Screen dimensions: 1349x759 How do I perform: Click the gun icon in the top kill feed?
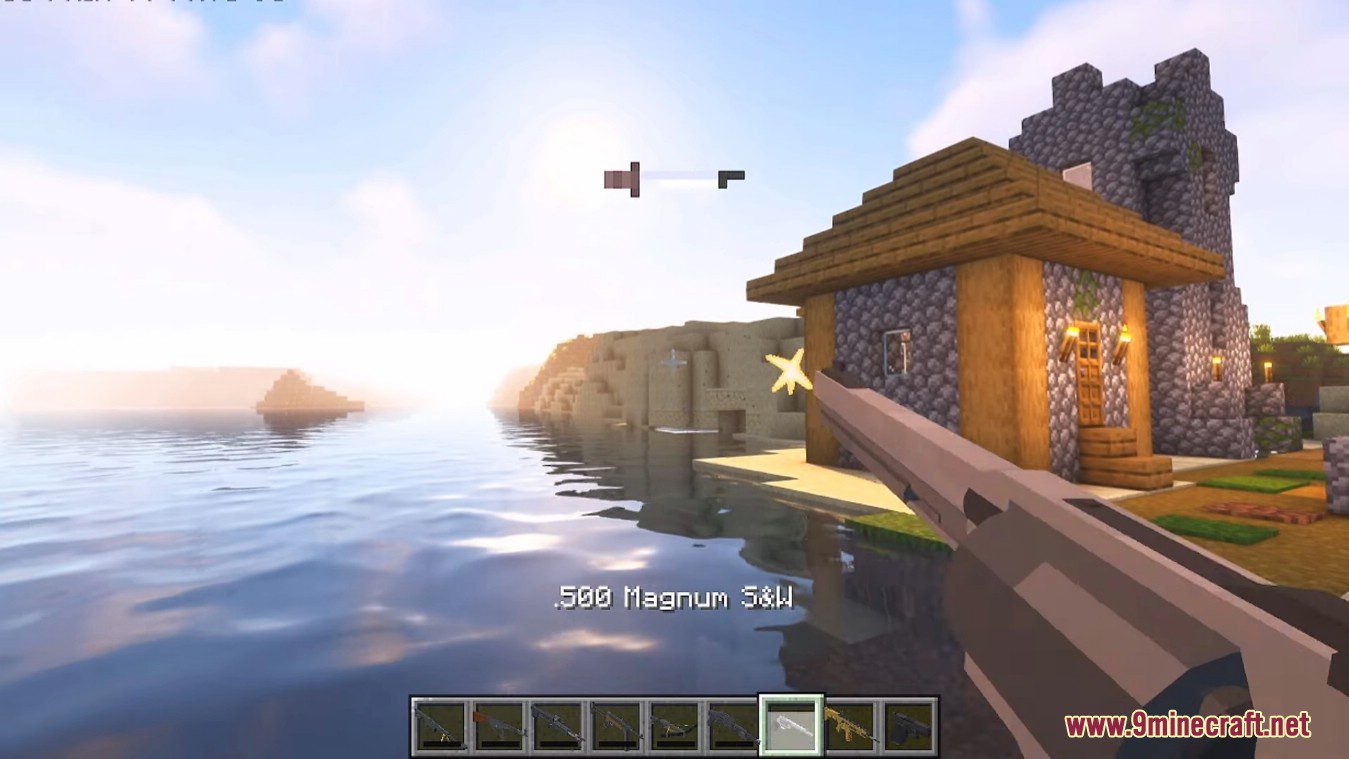point(620,180)
